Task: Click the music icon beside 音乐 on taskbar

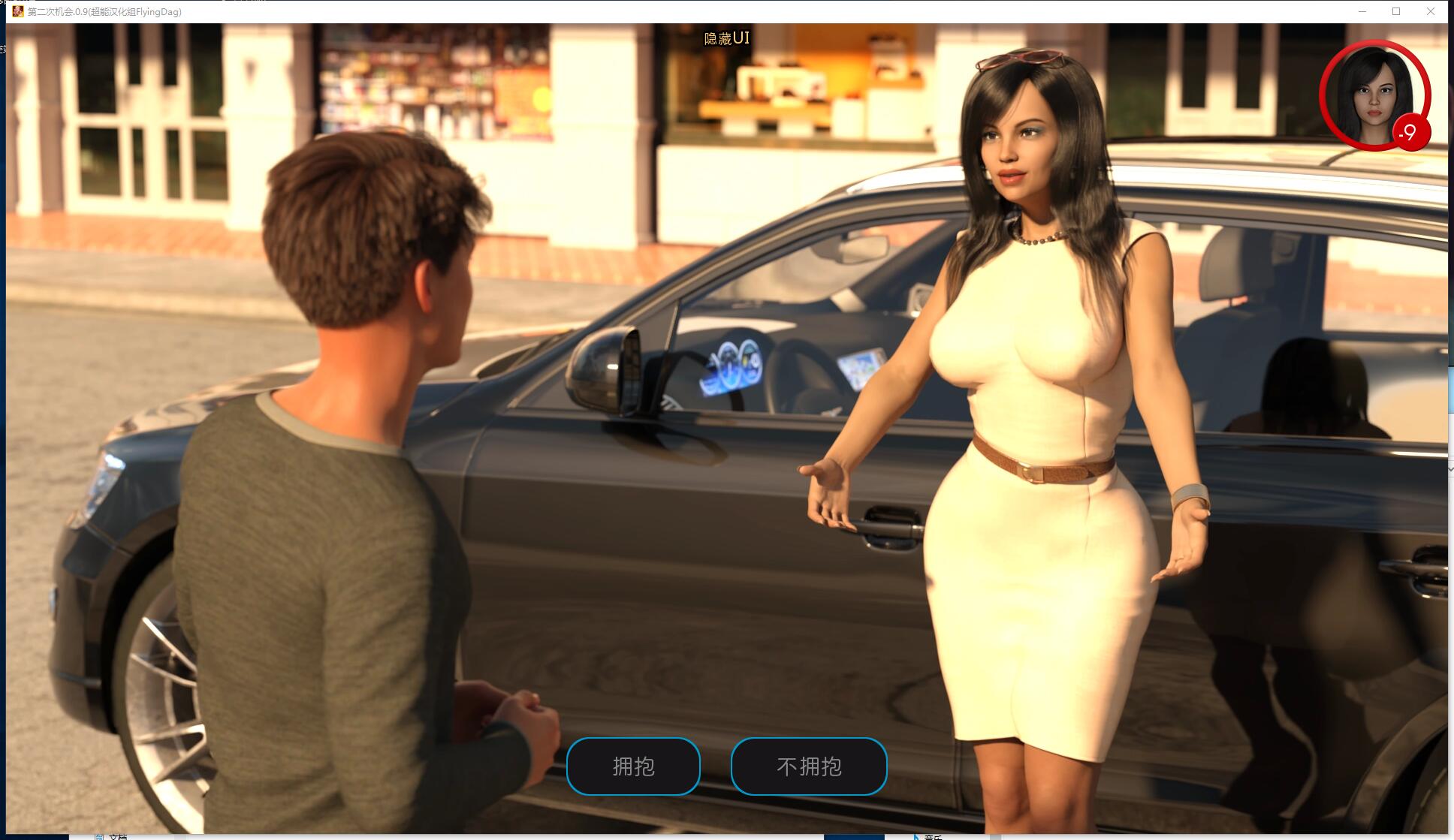Action: [915, 835]
